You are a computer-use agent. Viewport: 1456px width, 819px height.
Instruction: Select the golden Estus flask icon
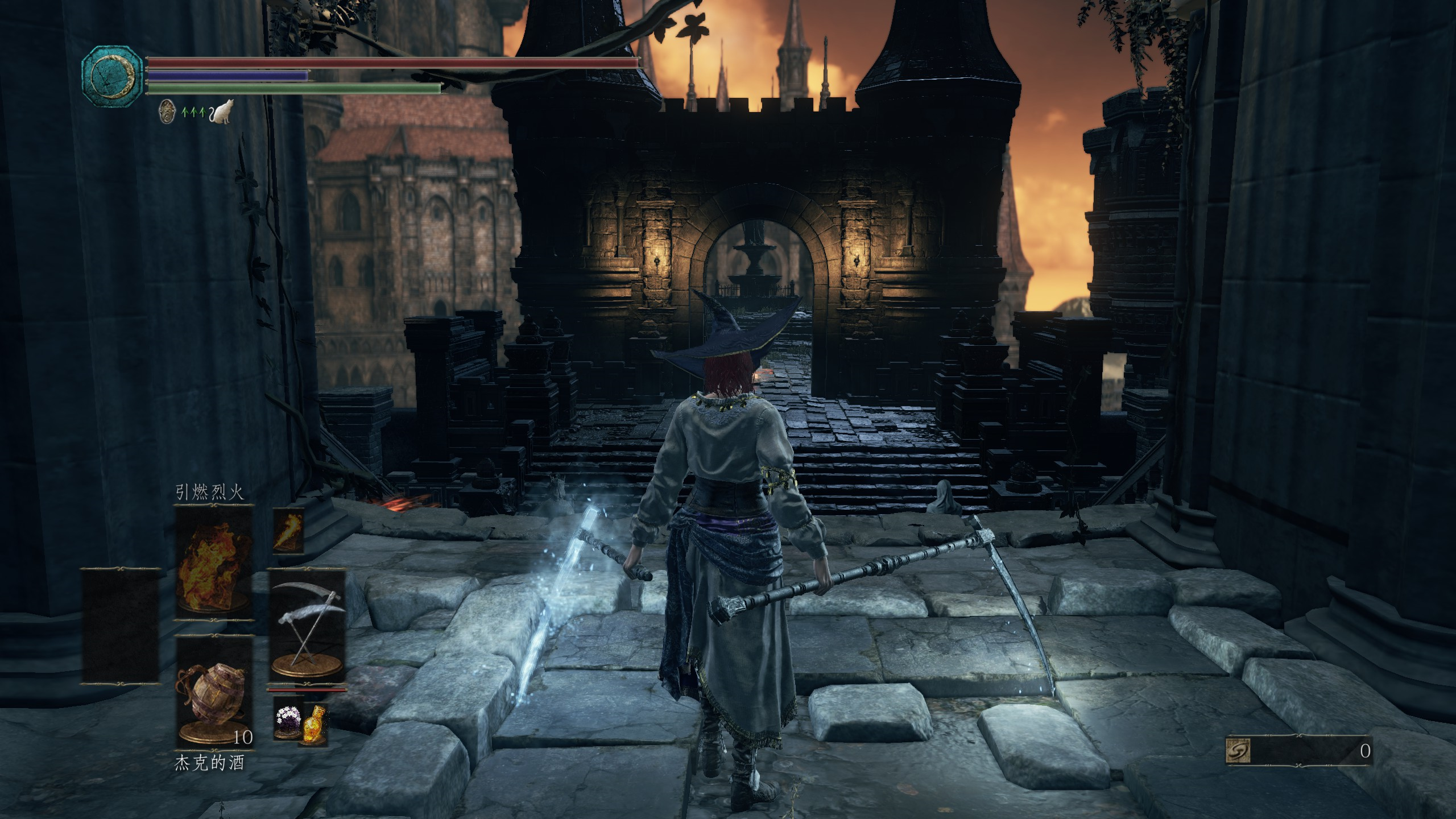pos(314,725)
